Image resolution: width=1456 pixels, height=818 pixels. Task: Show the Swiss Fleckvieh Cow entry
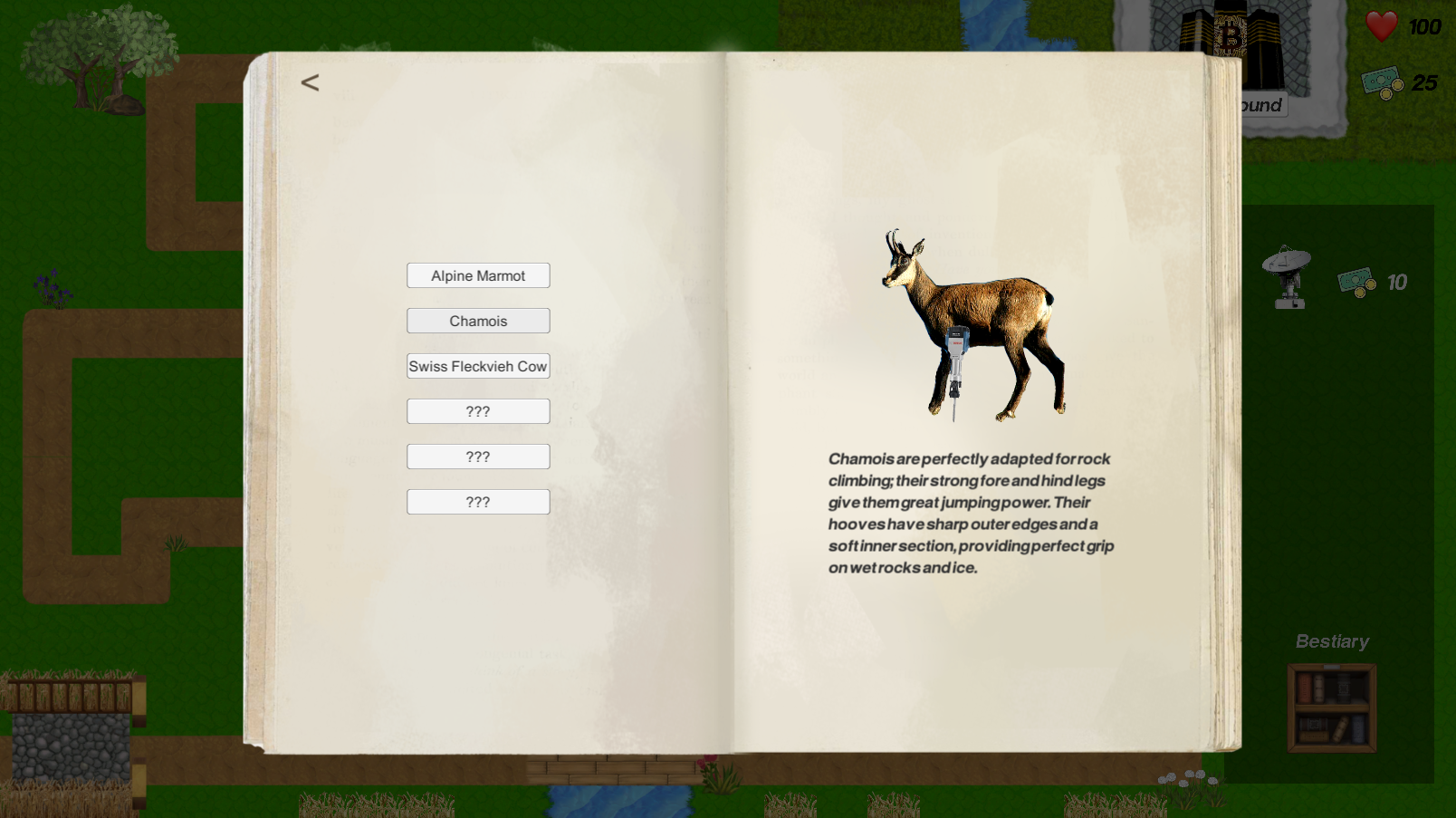coord(478,366)
